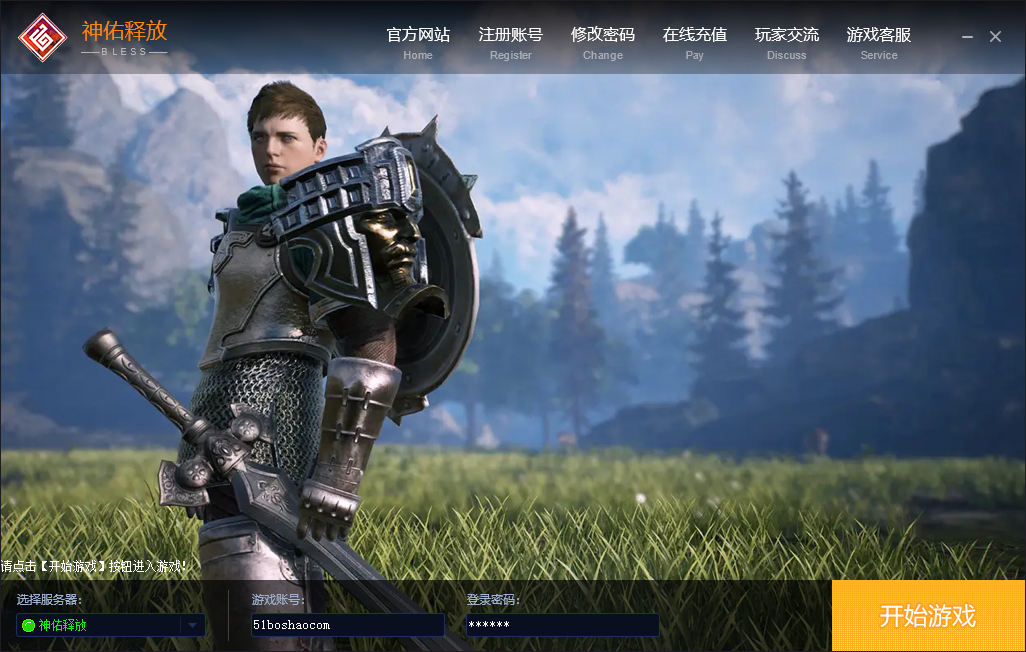Click the 游戏账号 account field
1026x652 pixels.
(x=347, y=625)
